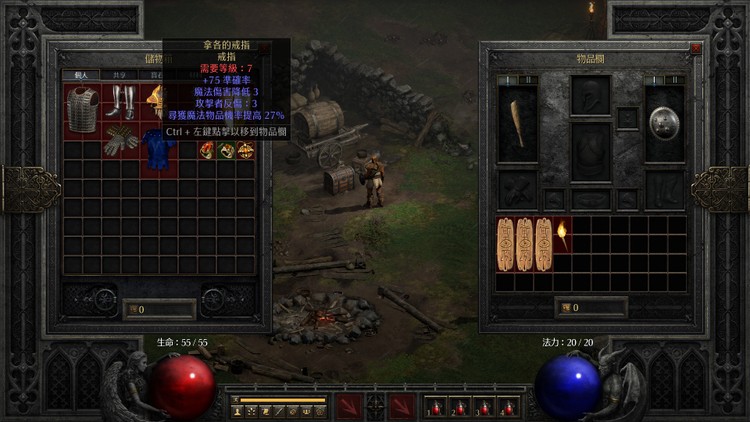Open the character sheet from the mini menu
The height and width of the screenshot is (422, 750).
point(238,411)
